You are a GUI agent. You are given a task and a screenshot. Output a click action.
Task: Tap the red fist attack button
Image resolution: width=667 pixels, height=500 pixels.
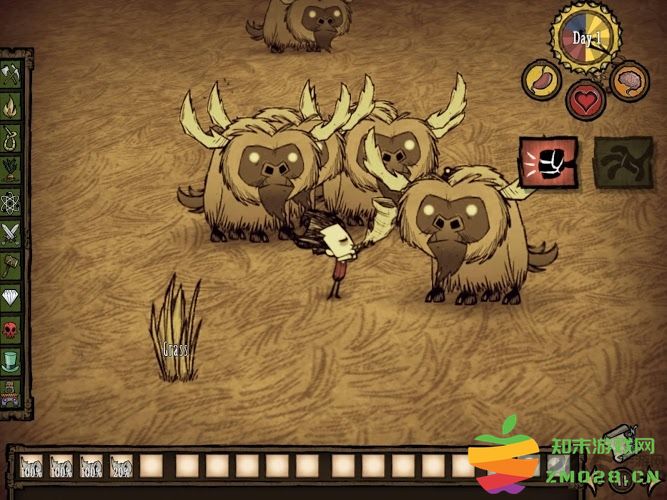pos(547,163)
